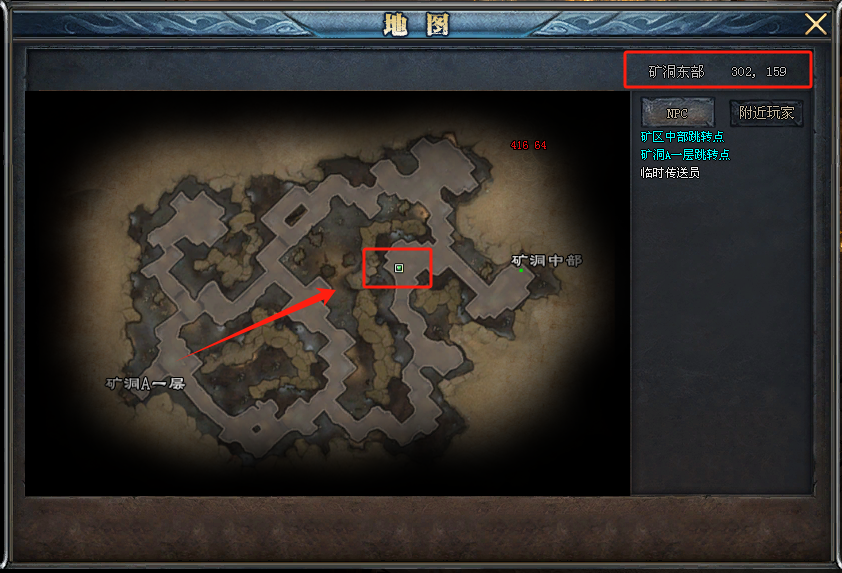Close the map window

tap(816, 24)
